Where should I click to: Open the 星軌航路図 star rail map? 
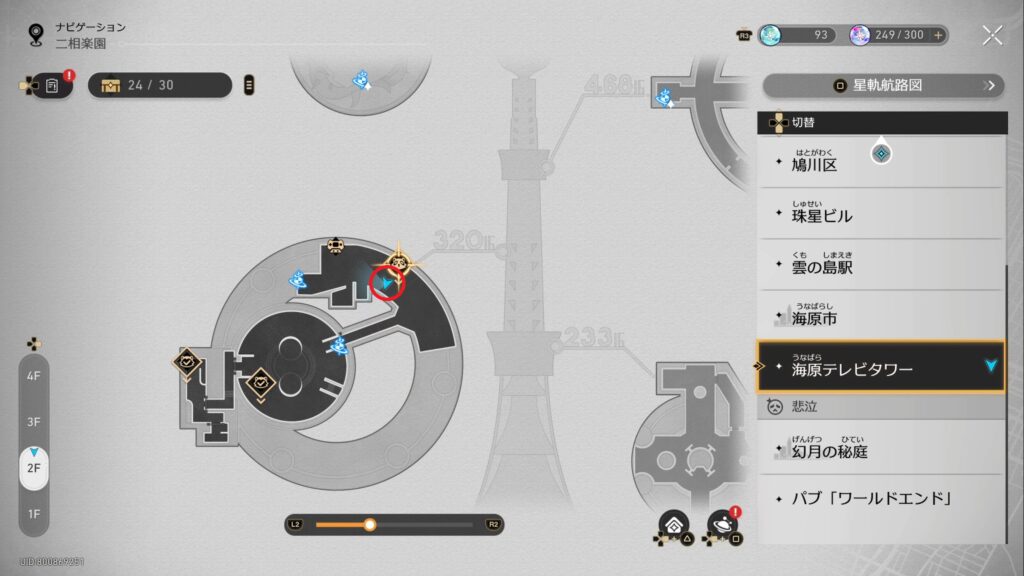(884, 86)
